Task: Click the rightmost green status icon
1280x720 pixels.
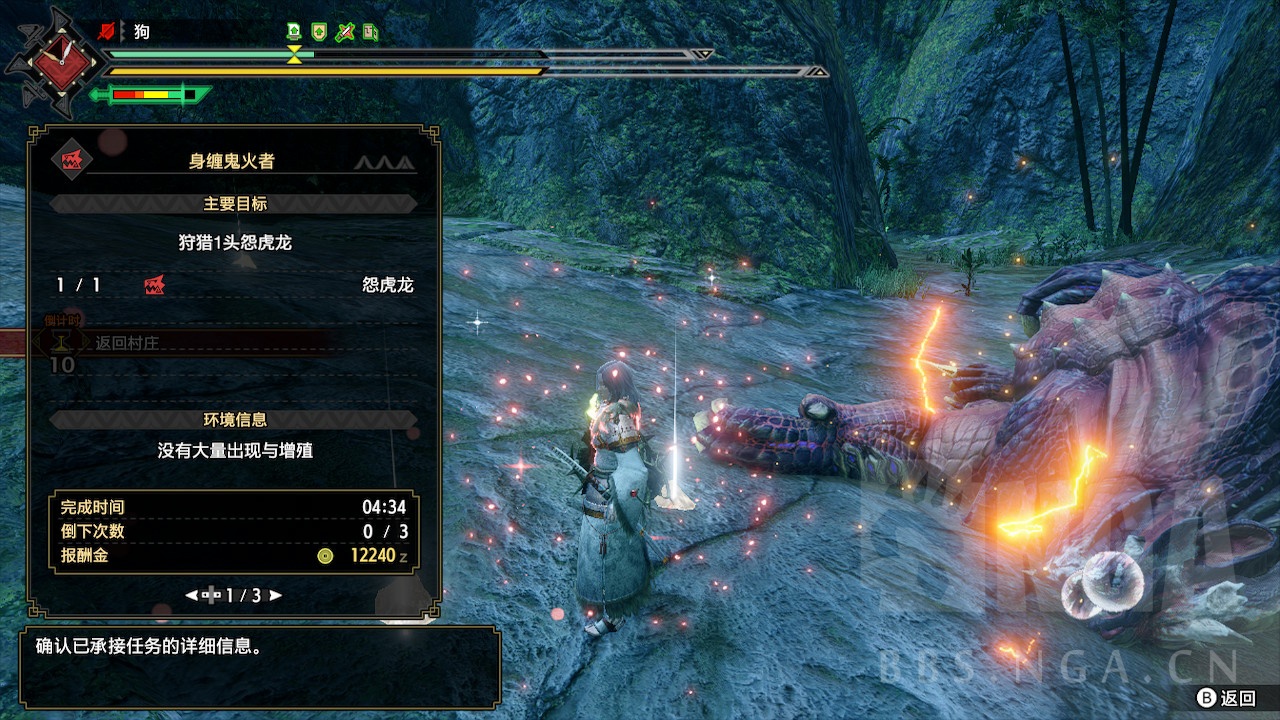Action: click(370, 32)
